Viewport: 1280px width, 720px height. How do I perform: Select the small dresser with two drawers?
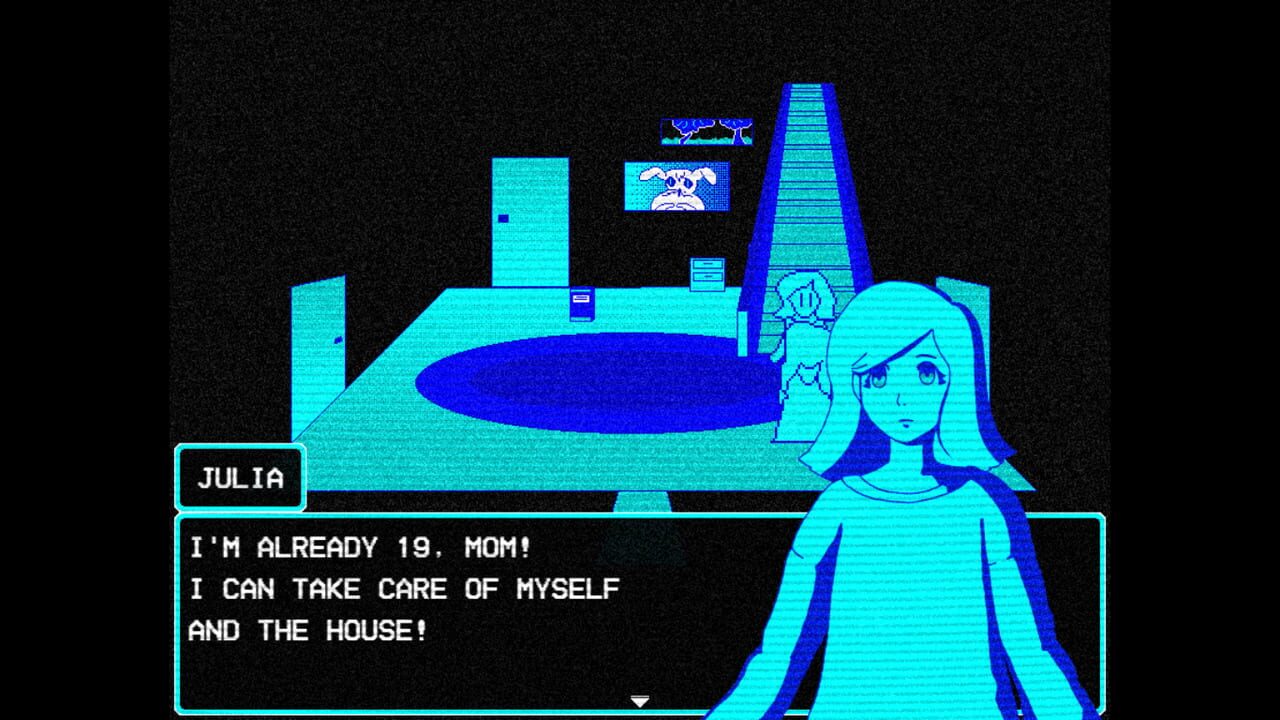[706, 272]
